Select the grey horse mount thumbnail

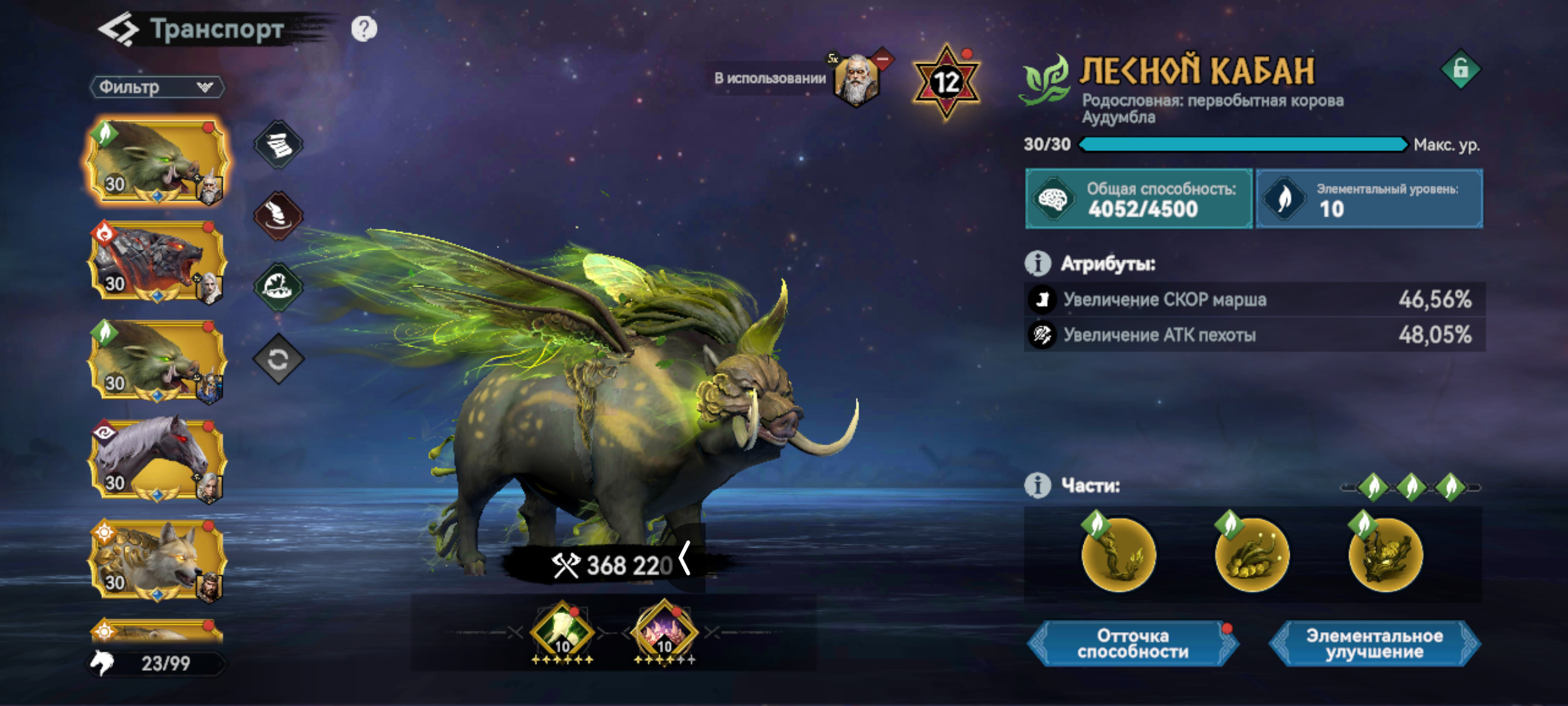157,460
